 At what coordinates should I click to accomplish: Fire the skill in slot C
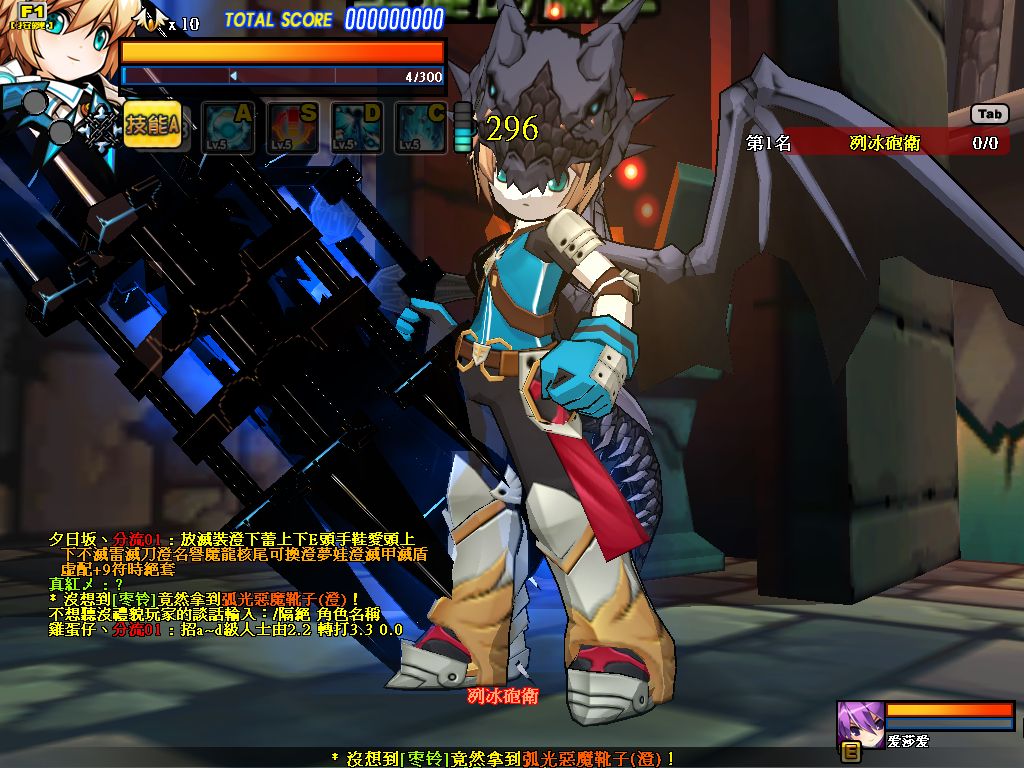click(420, 128)
